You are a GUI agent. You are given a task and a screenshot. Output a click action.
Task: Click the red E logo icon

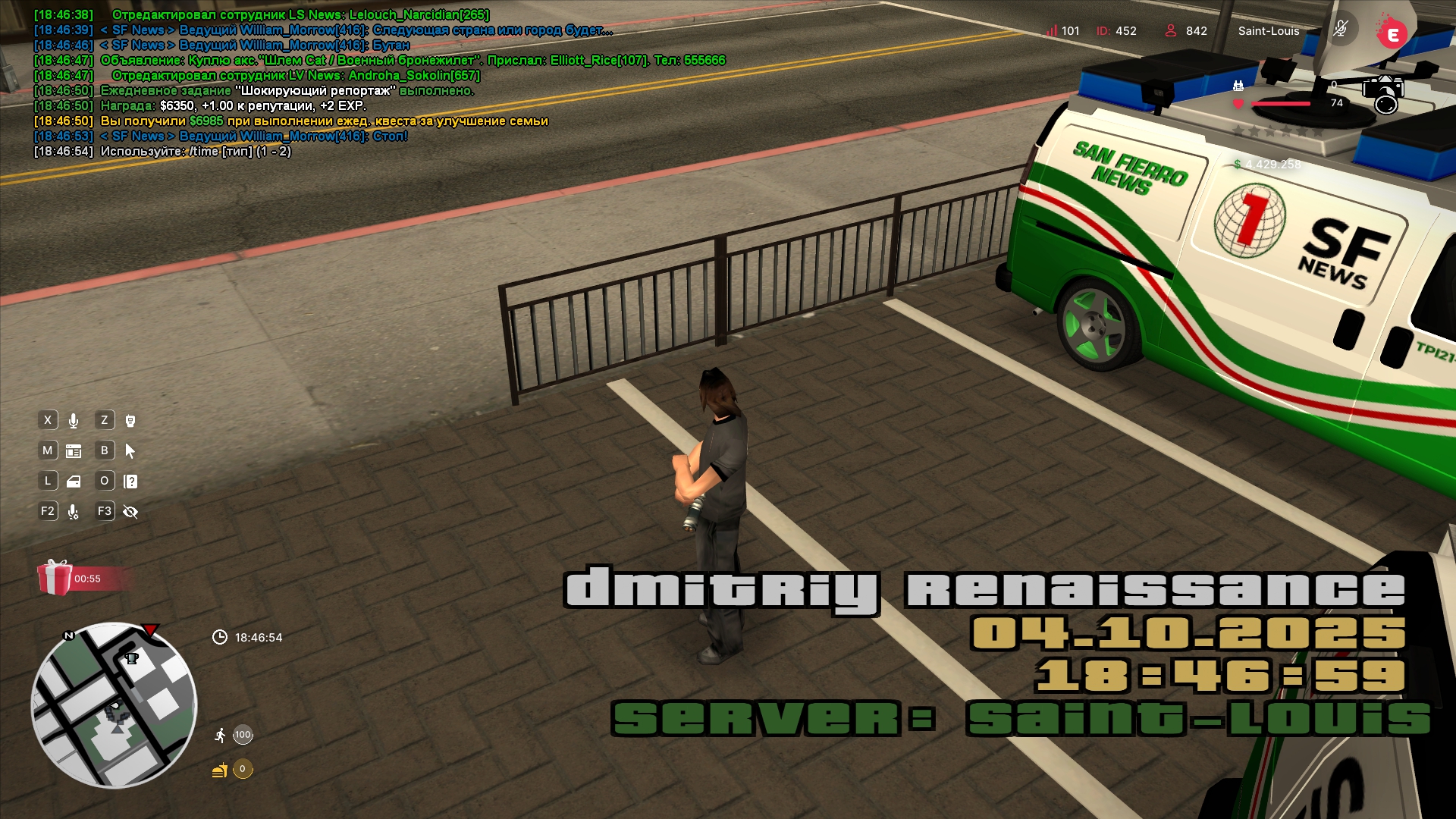(x=1392, y=33)
